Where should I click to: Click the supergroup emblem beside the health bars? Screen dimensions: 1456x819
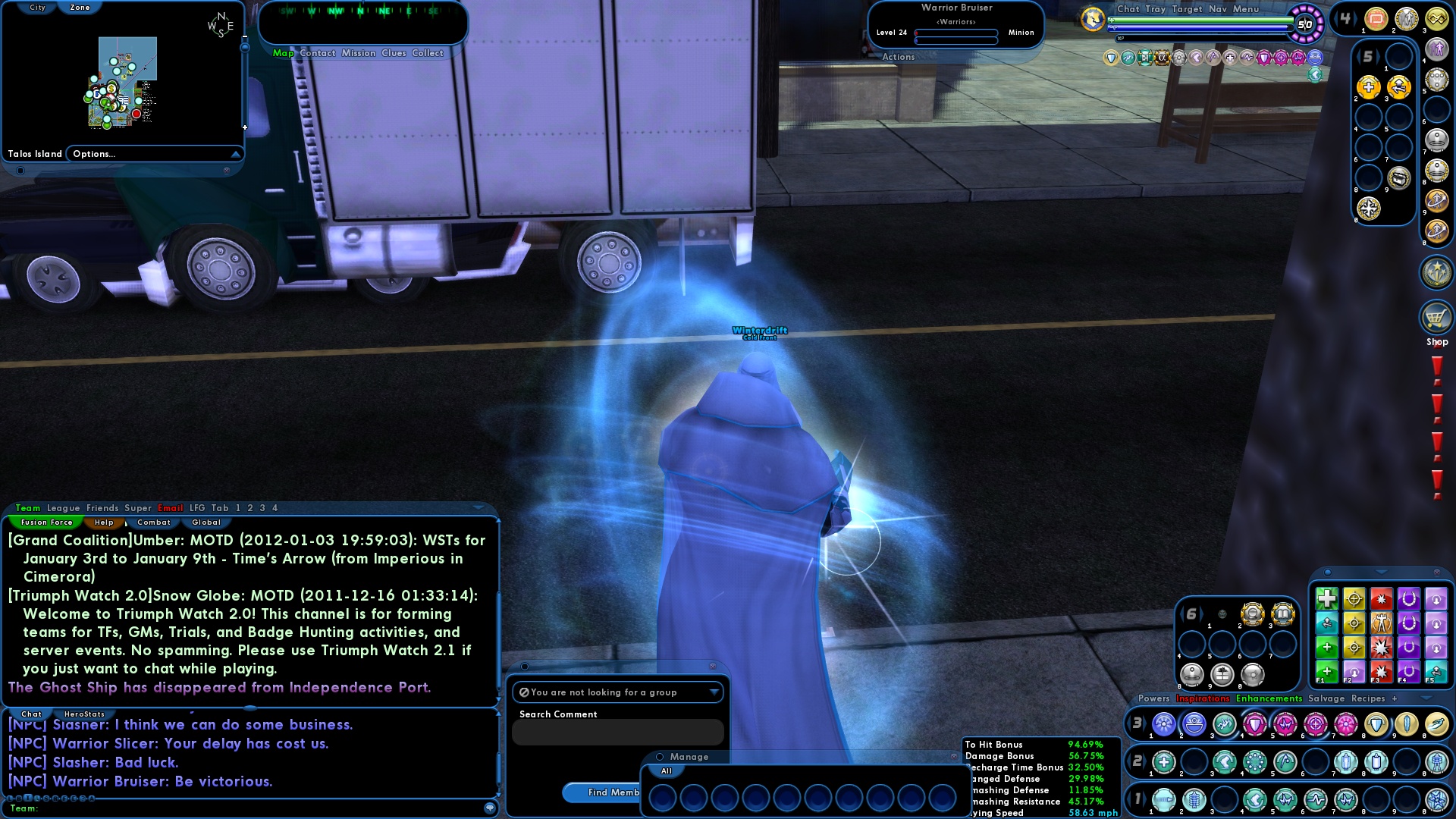(1094, 19)
